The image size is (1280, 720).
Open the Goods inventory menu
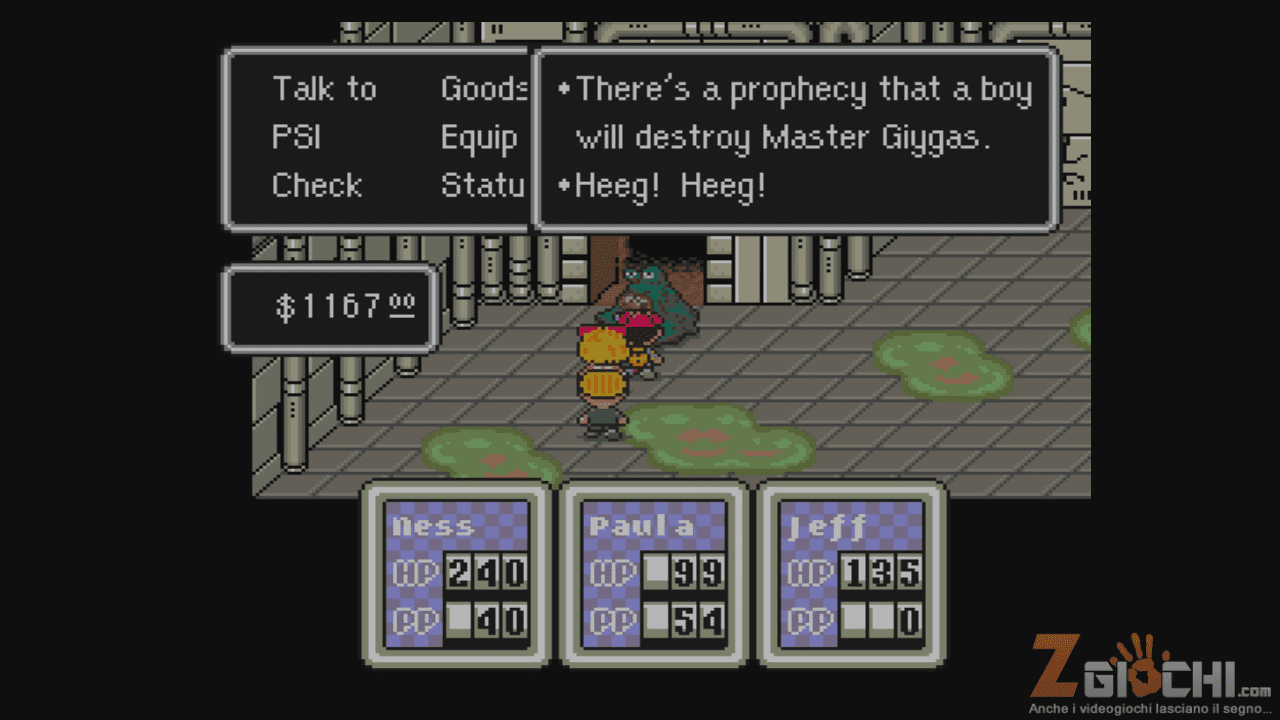click(484, 90)
